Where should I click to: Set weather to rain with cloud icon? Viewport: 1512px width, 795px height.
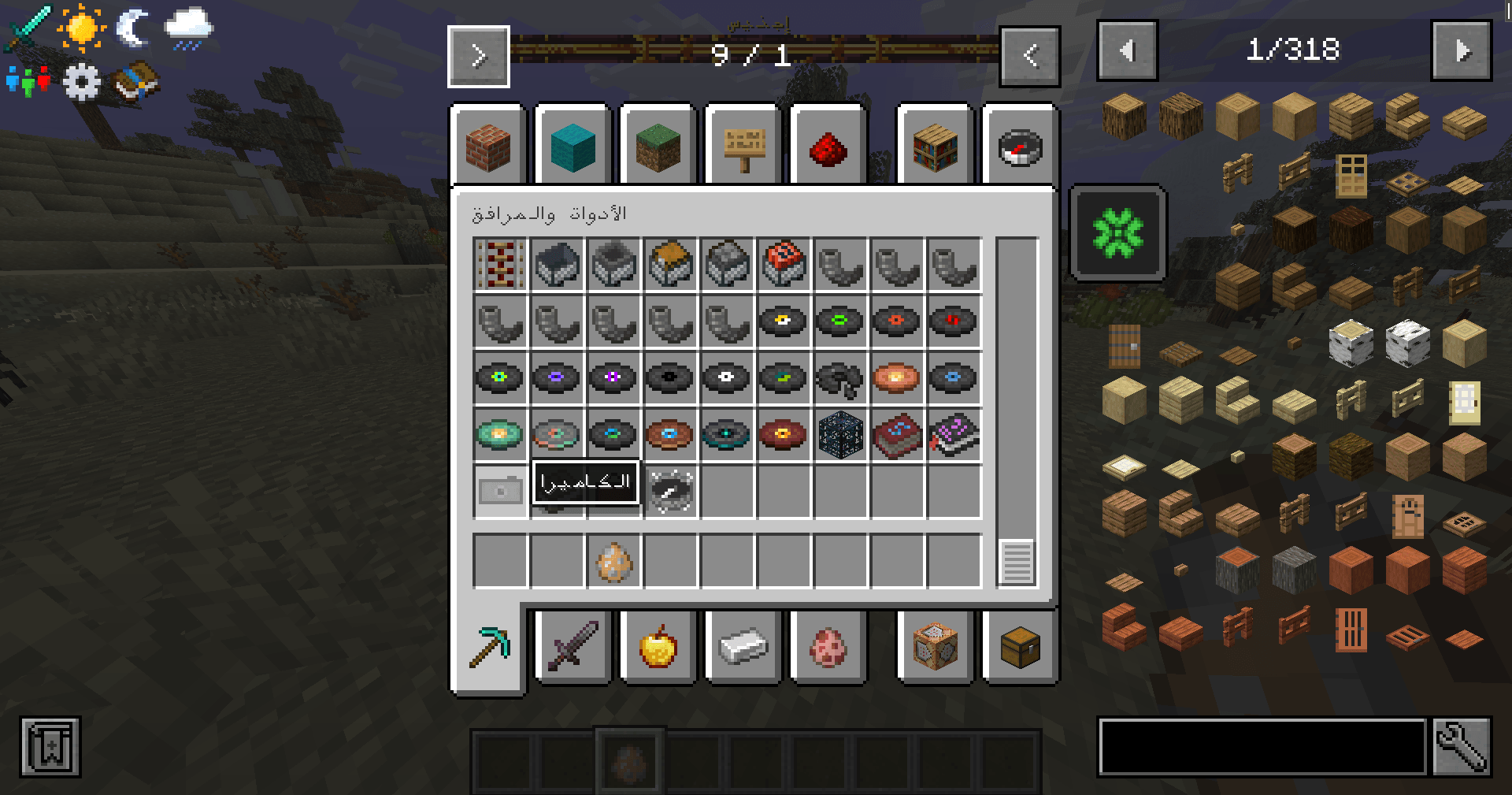tap(188, 28)
